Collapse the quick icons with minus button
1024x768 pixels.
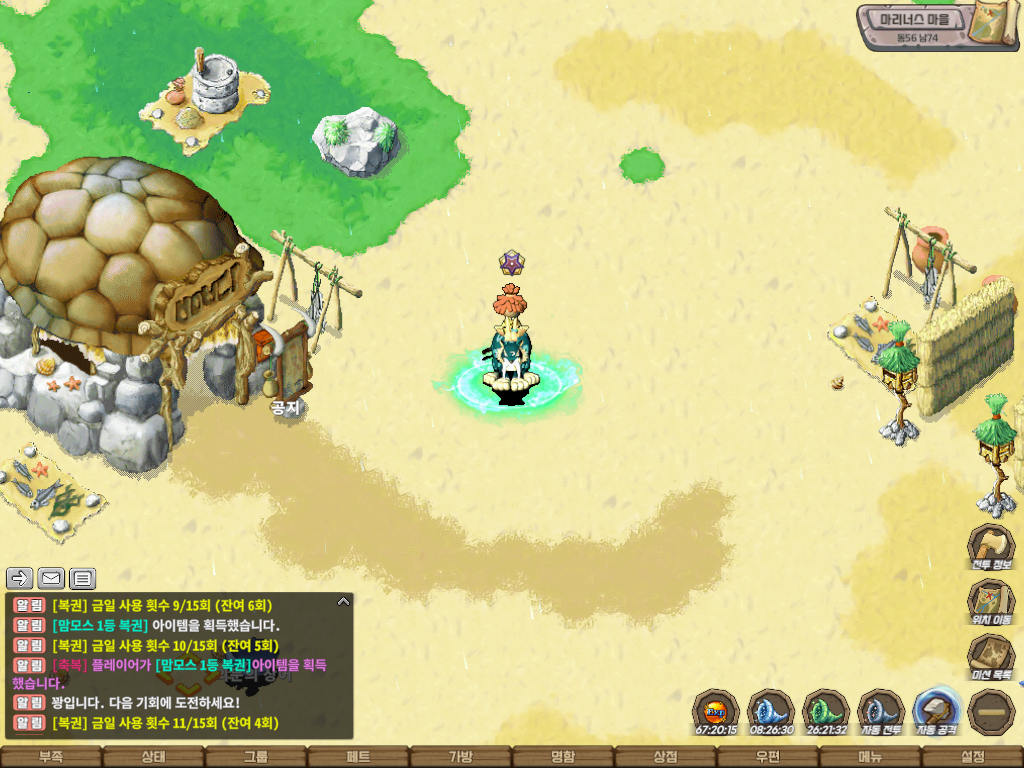tap(991, 712)
